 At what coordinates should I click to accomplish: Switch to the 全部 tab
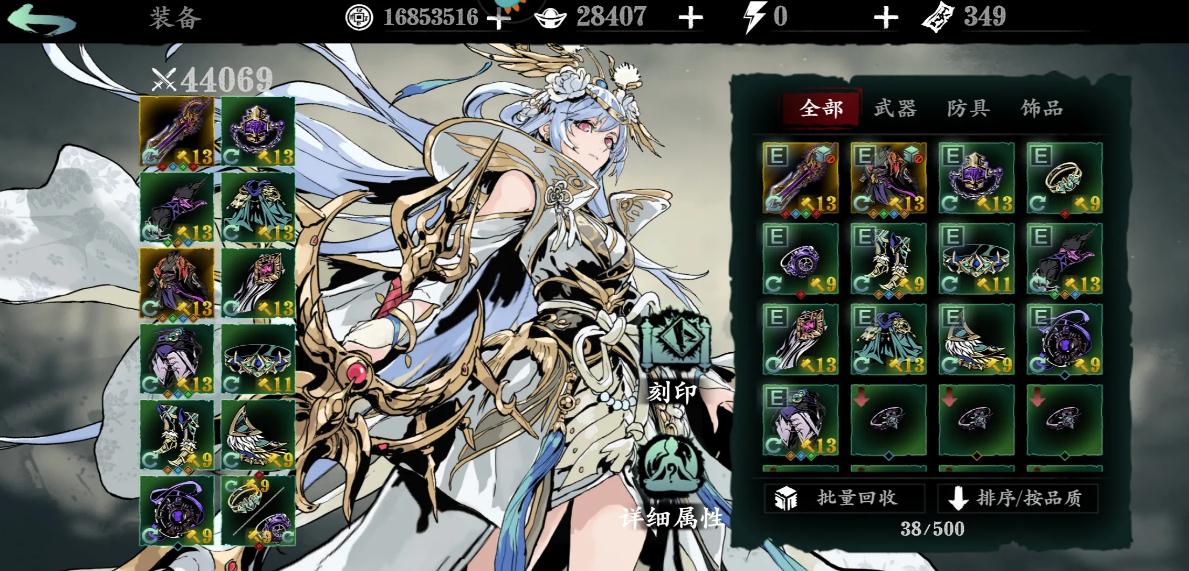(x=821, y=108)
